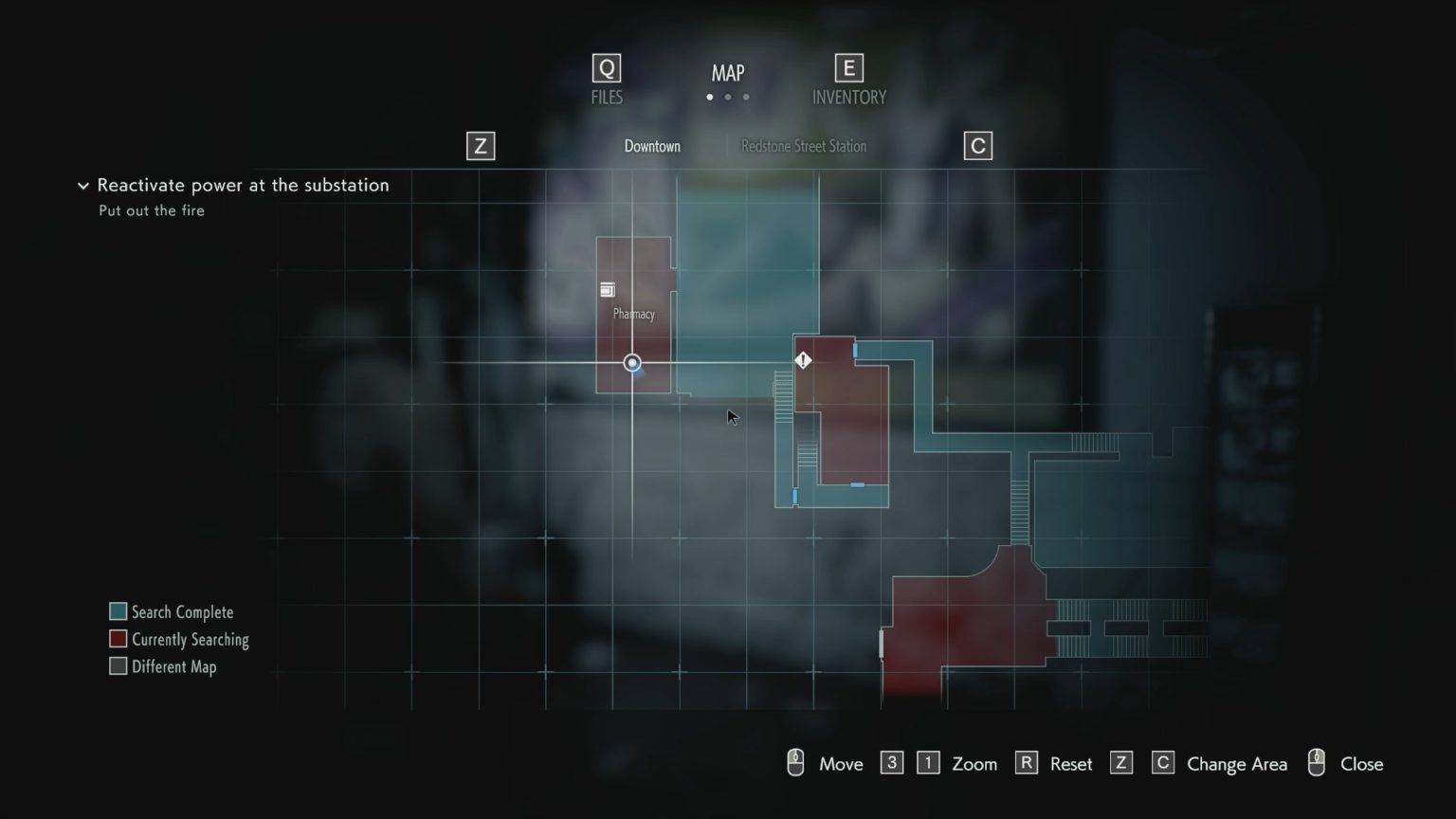Select the blue door marker on the upper red room
This screenshot has height=819, width=1456.
pos(854,349)
